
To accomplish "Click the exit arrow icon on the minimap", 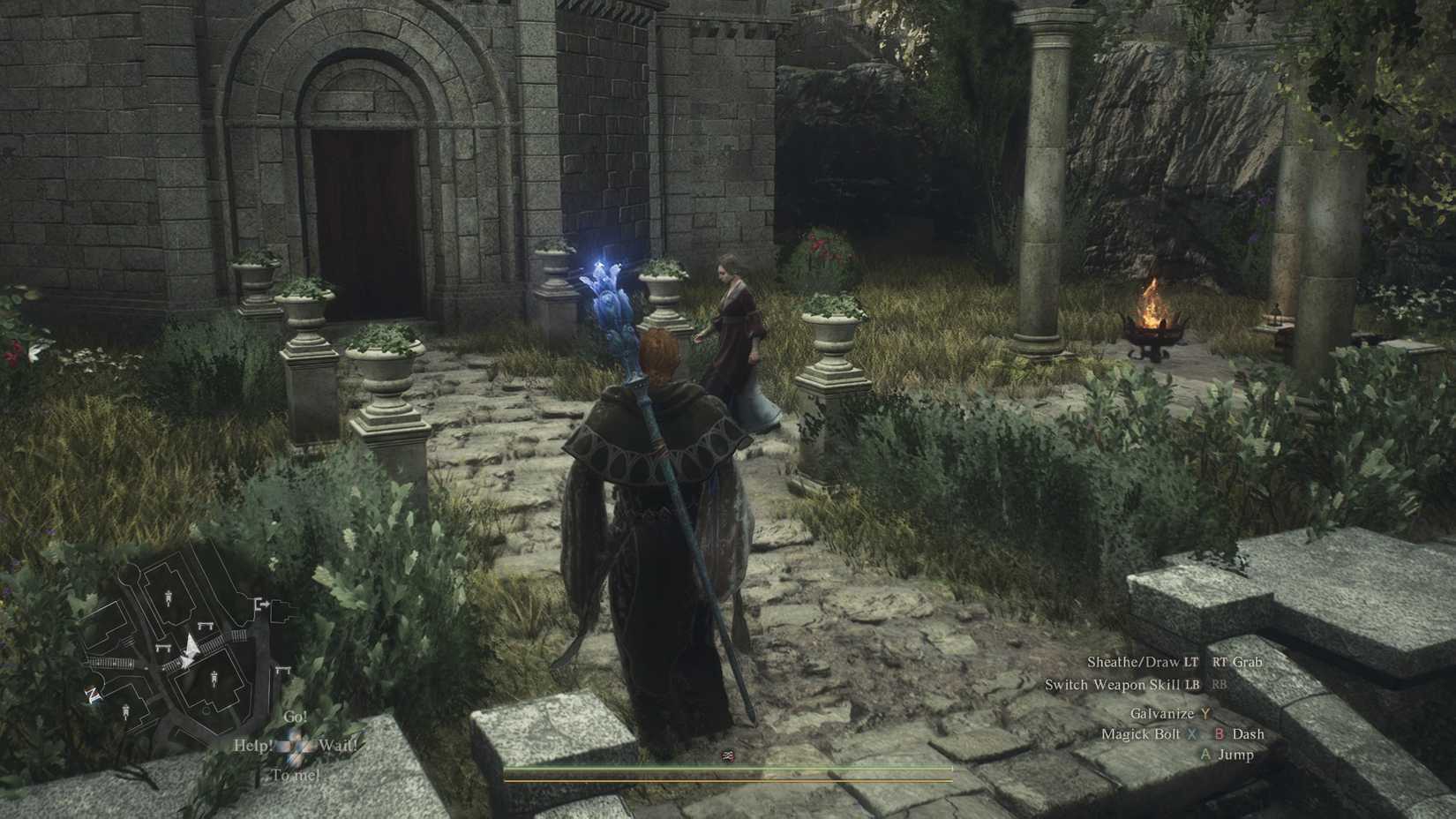I will coord(263,604).
